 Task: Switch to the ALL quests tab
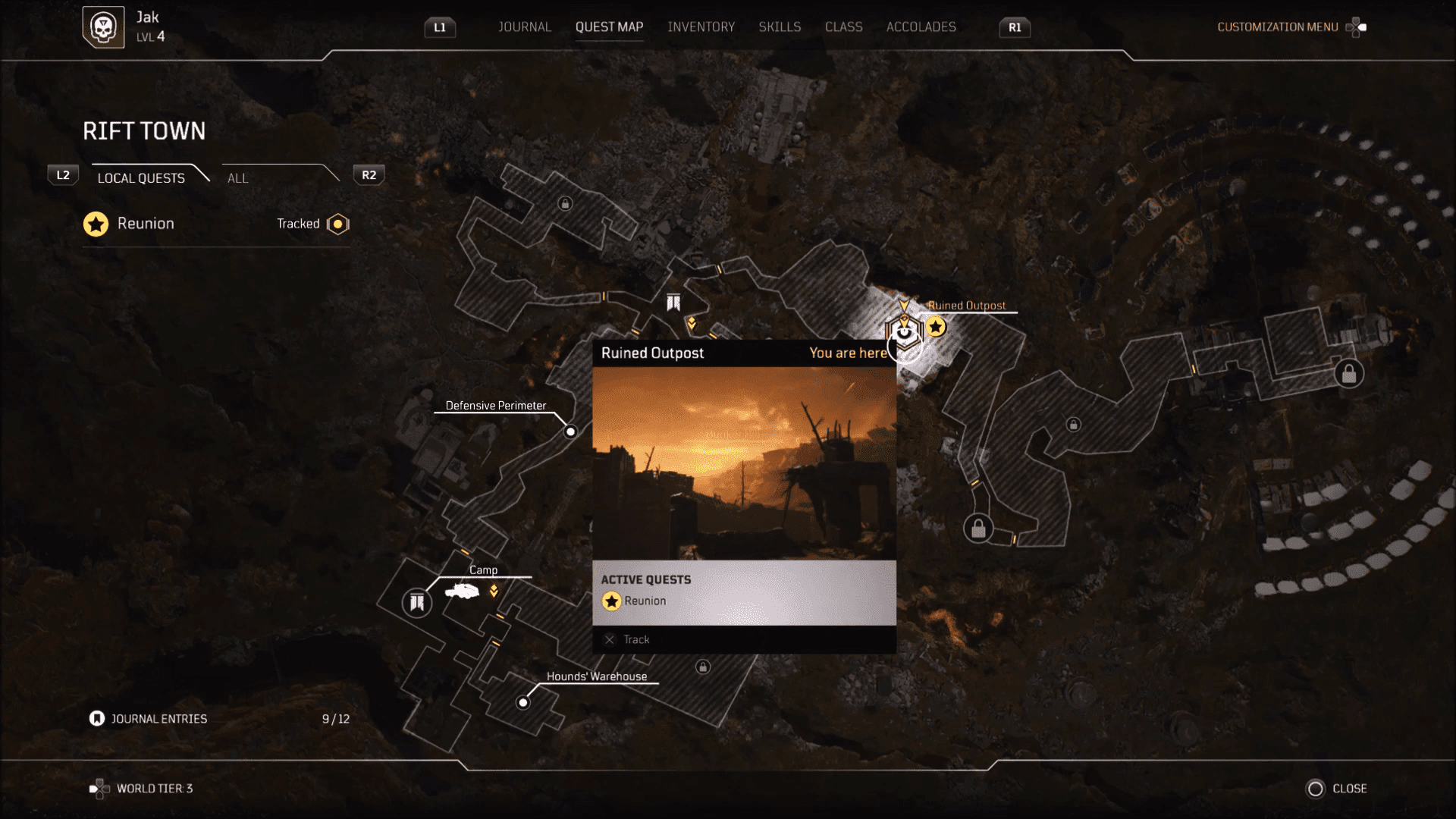237,178
